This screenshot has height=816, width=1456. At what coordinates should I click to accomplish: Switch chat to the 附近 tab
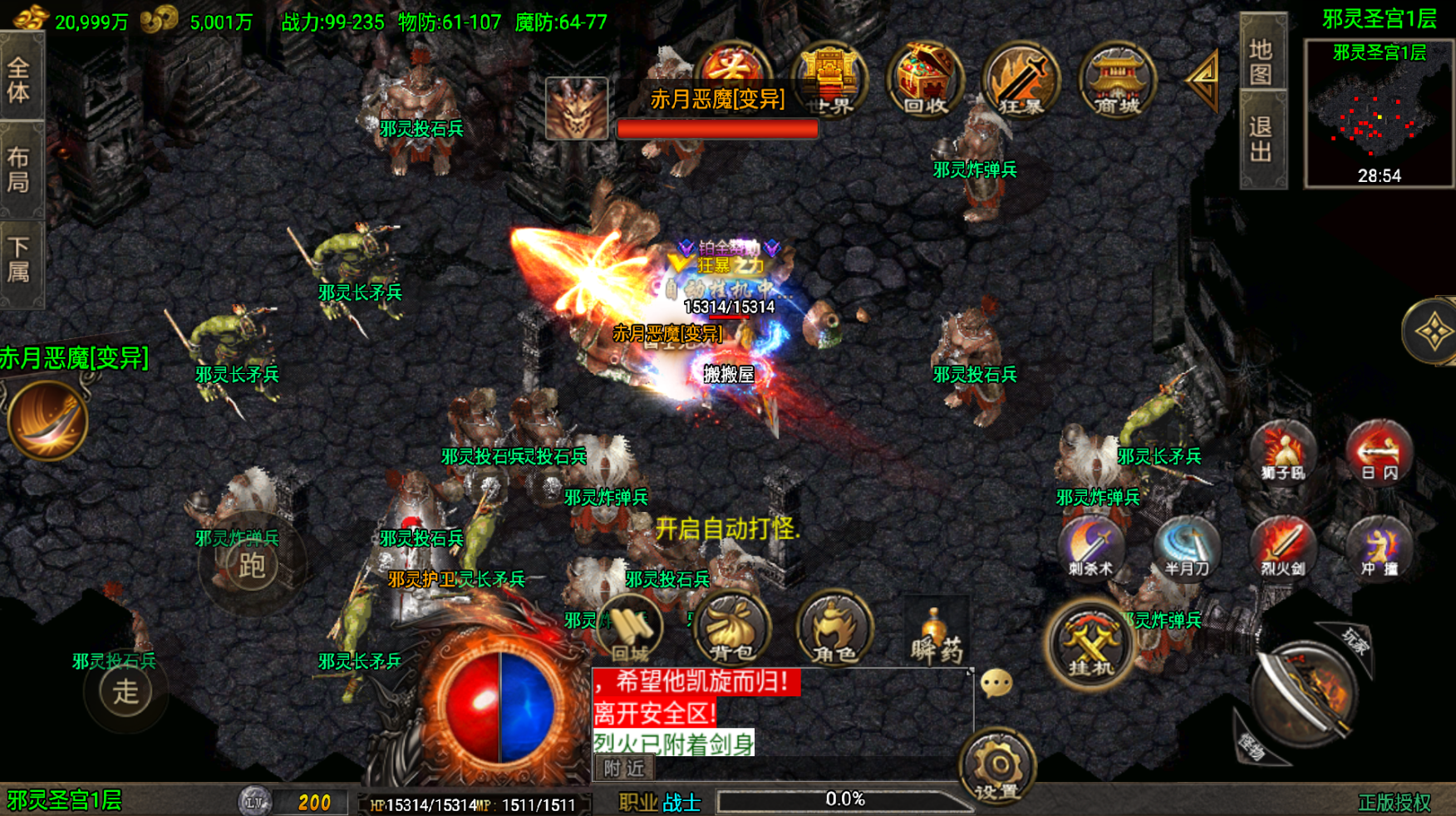pos(624,769)
